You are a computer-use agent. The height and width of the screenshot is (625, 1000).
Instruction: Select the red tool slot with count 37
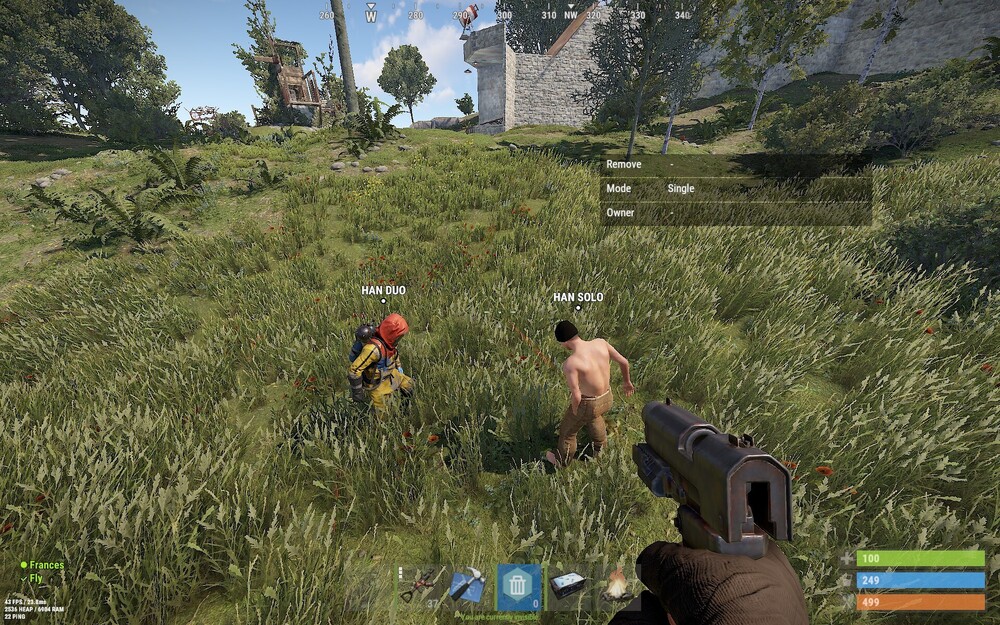(x=422, y=586)
